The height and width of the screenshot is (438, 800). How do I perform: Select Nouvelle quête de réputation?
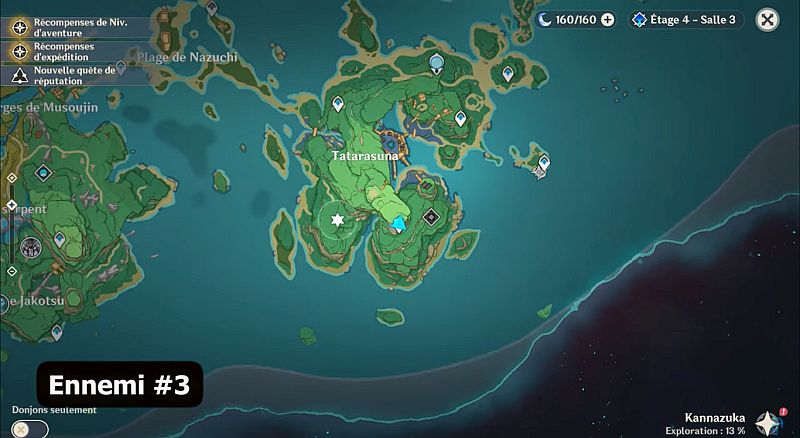pyautogui.click(x=18, y=76)
